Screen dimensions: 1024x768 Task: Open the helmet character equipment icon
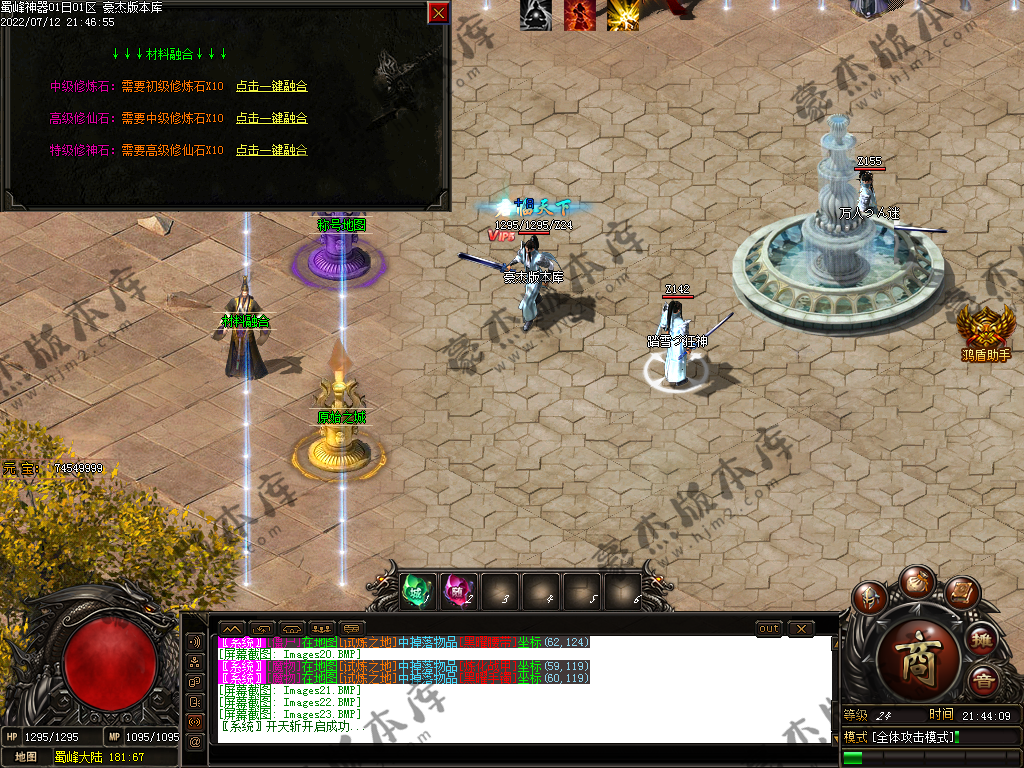(x=871, y=598)
